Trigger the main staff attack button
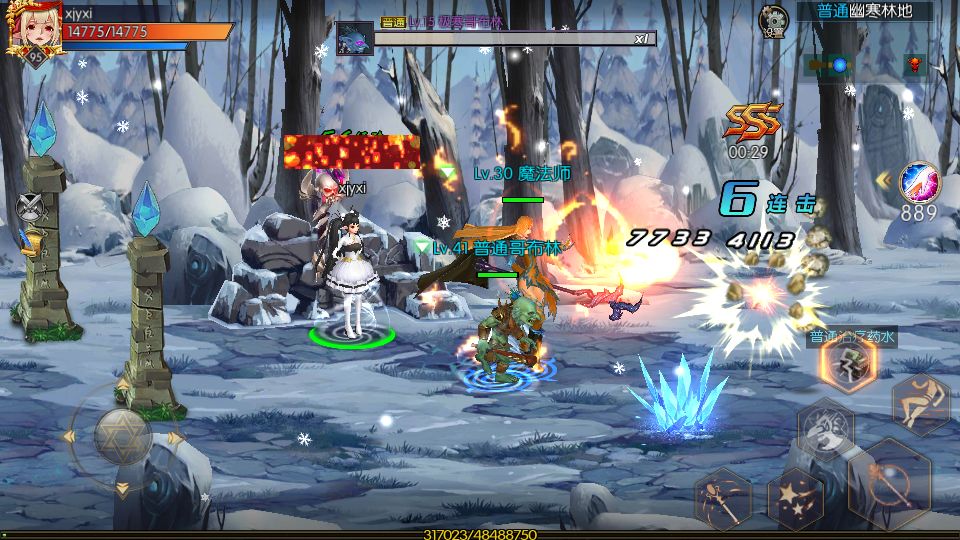The image size is (960, 540). coord(887,483)
